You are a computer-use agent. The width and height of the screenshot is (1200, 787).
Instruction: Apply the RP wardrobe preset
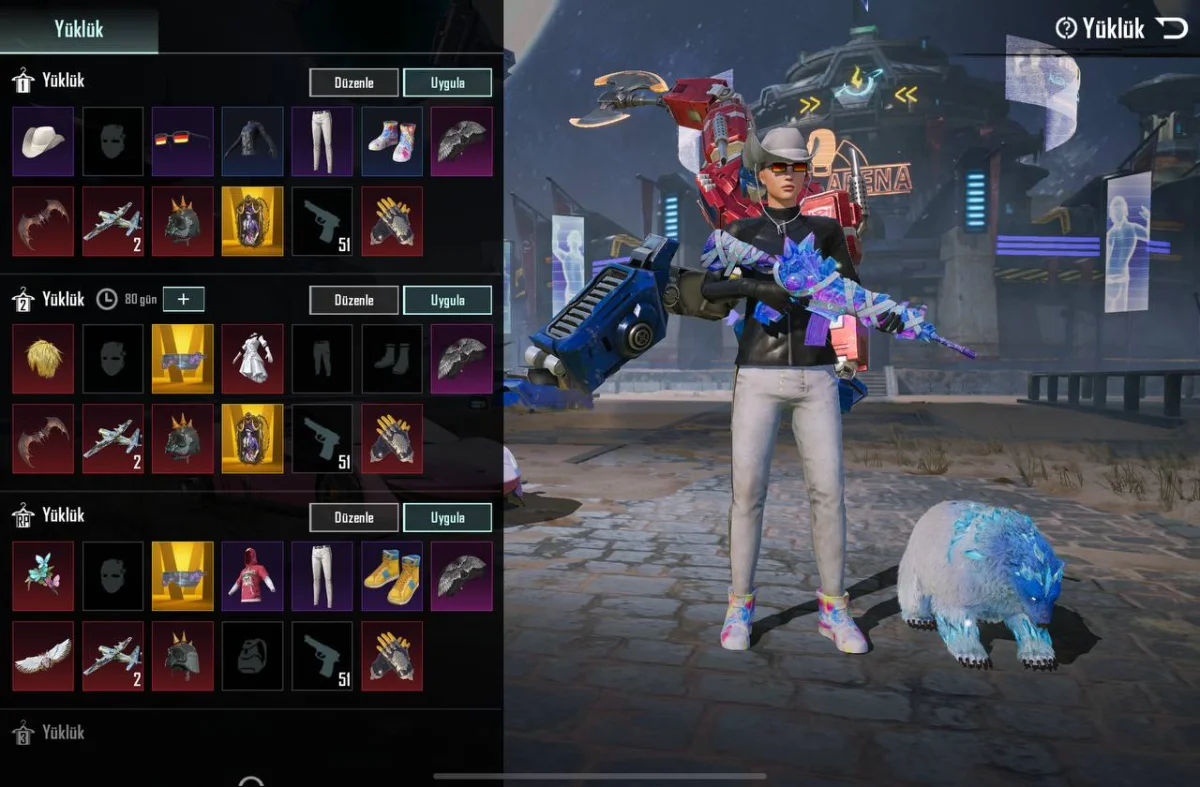pyautogui.click(x=447, y=517)
